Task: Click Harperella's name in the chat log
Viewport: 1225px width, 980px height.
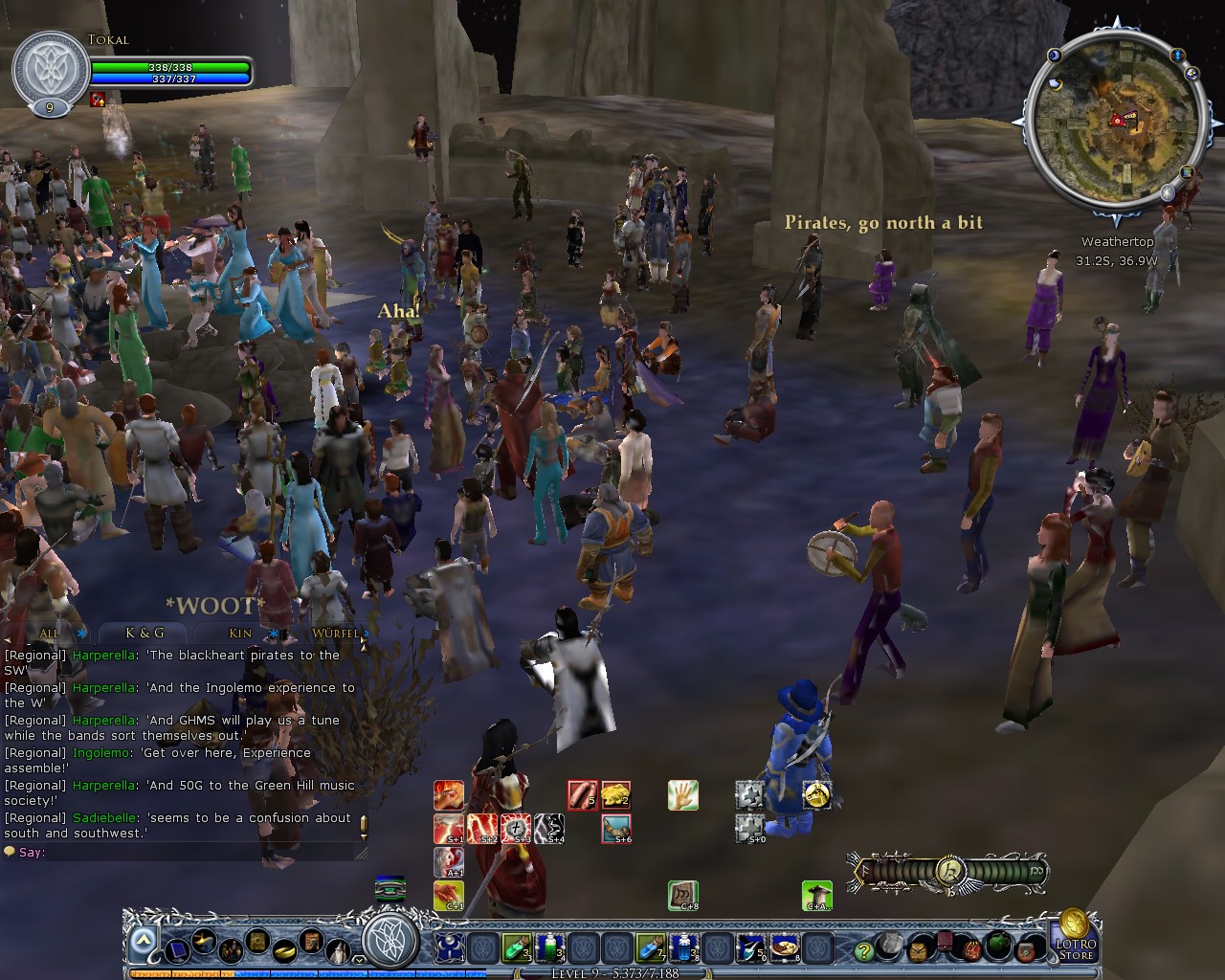Action: (x=105, y=656)
